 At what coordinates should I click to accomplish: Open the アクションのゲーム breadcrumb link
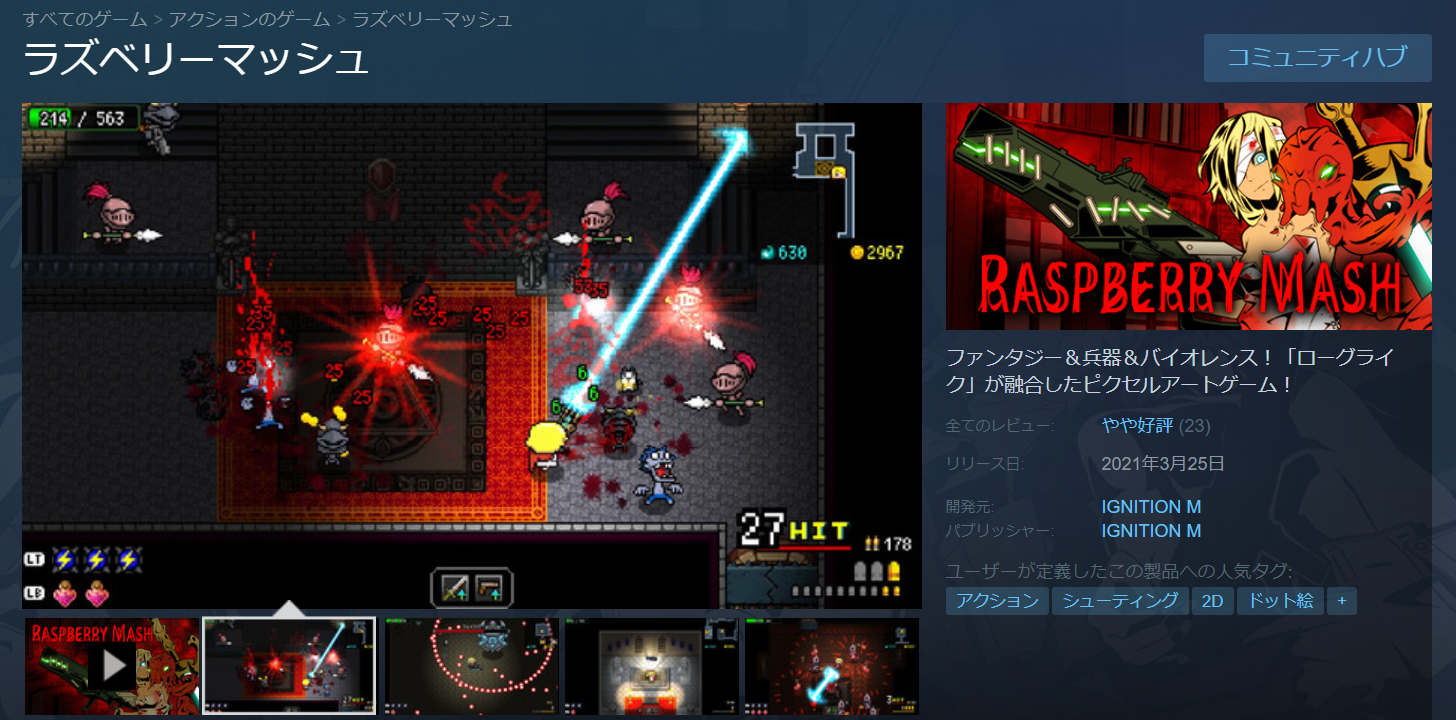click(250, 19)
